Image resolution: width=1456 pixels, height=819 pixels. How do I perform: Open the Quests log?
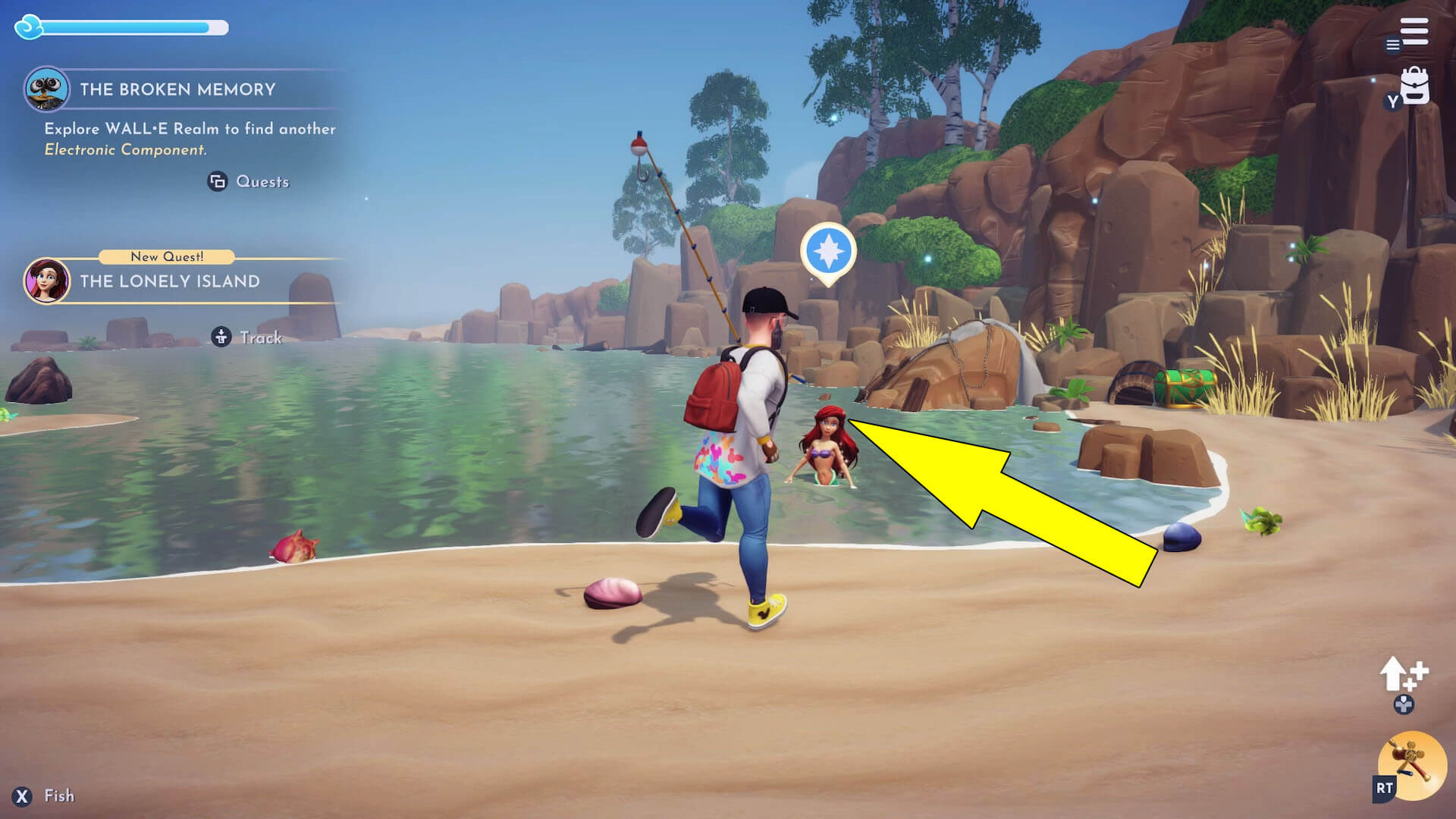(x=249, y=182)
